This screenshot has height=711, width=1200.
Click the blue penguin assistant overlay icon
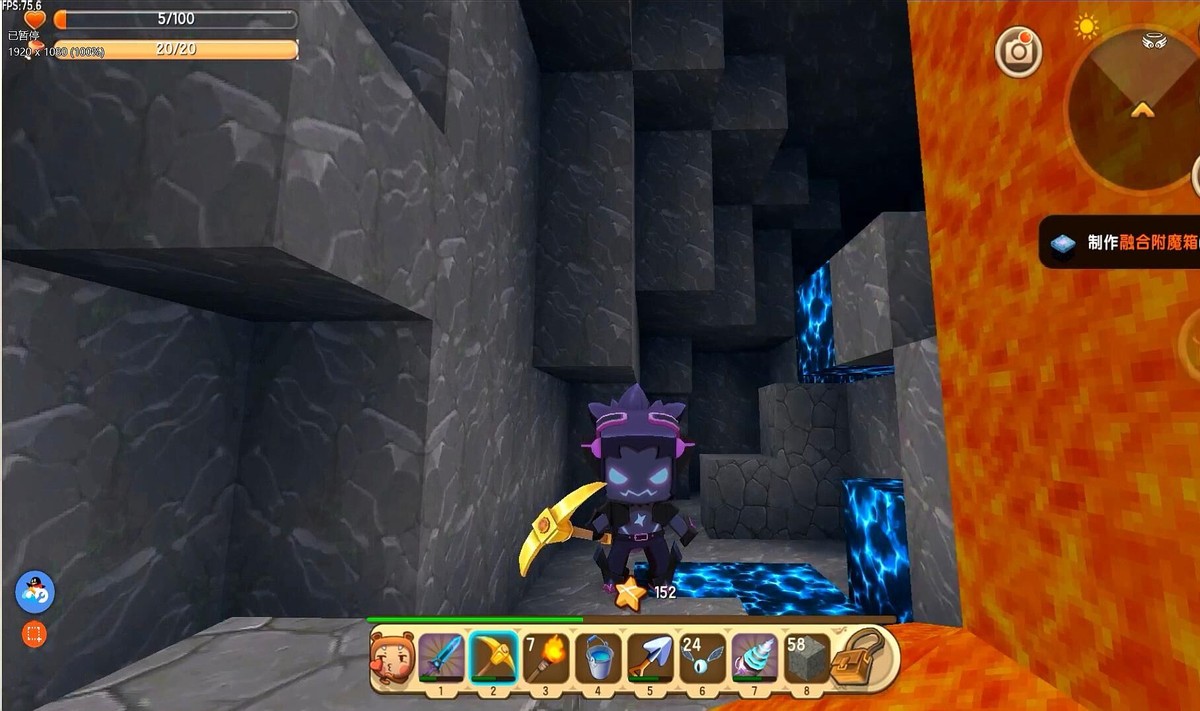[34, 594]
